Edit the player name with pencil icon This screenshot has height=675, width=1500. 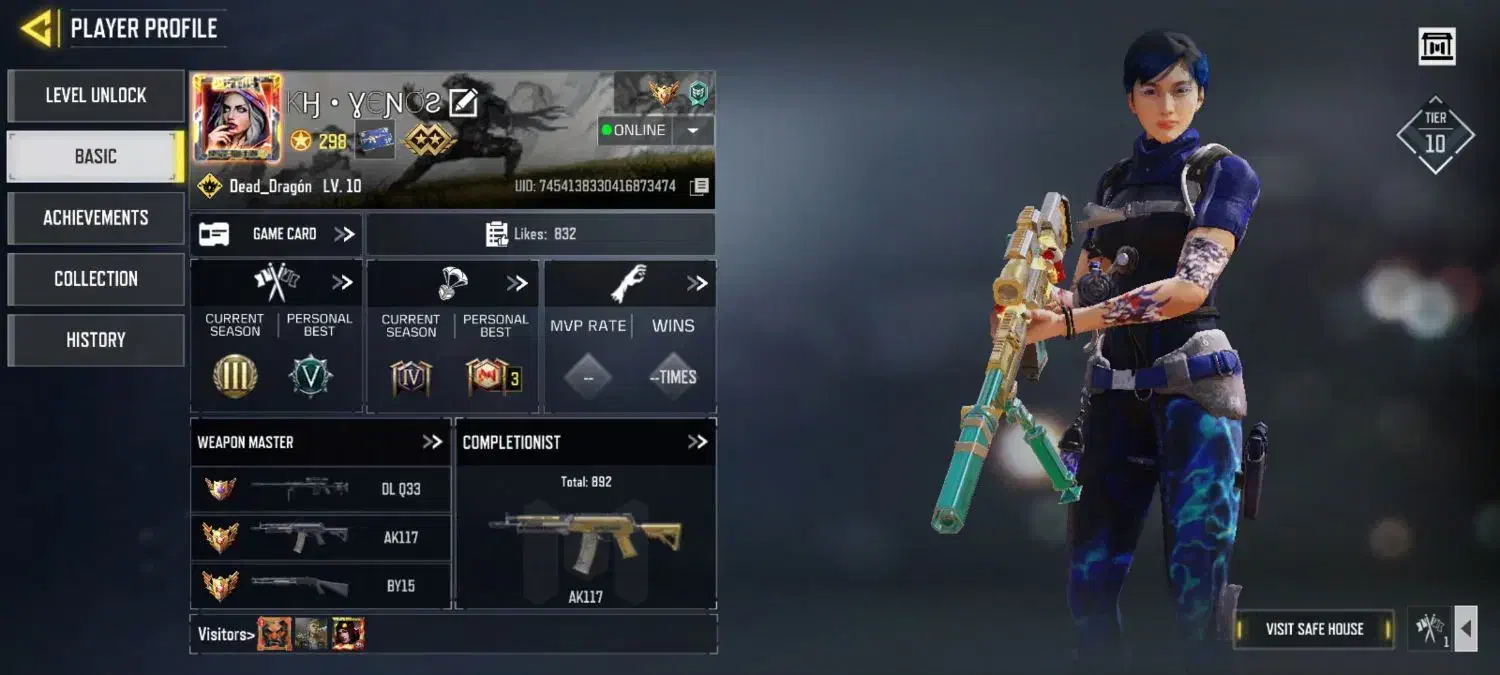tap(463, 102)
